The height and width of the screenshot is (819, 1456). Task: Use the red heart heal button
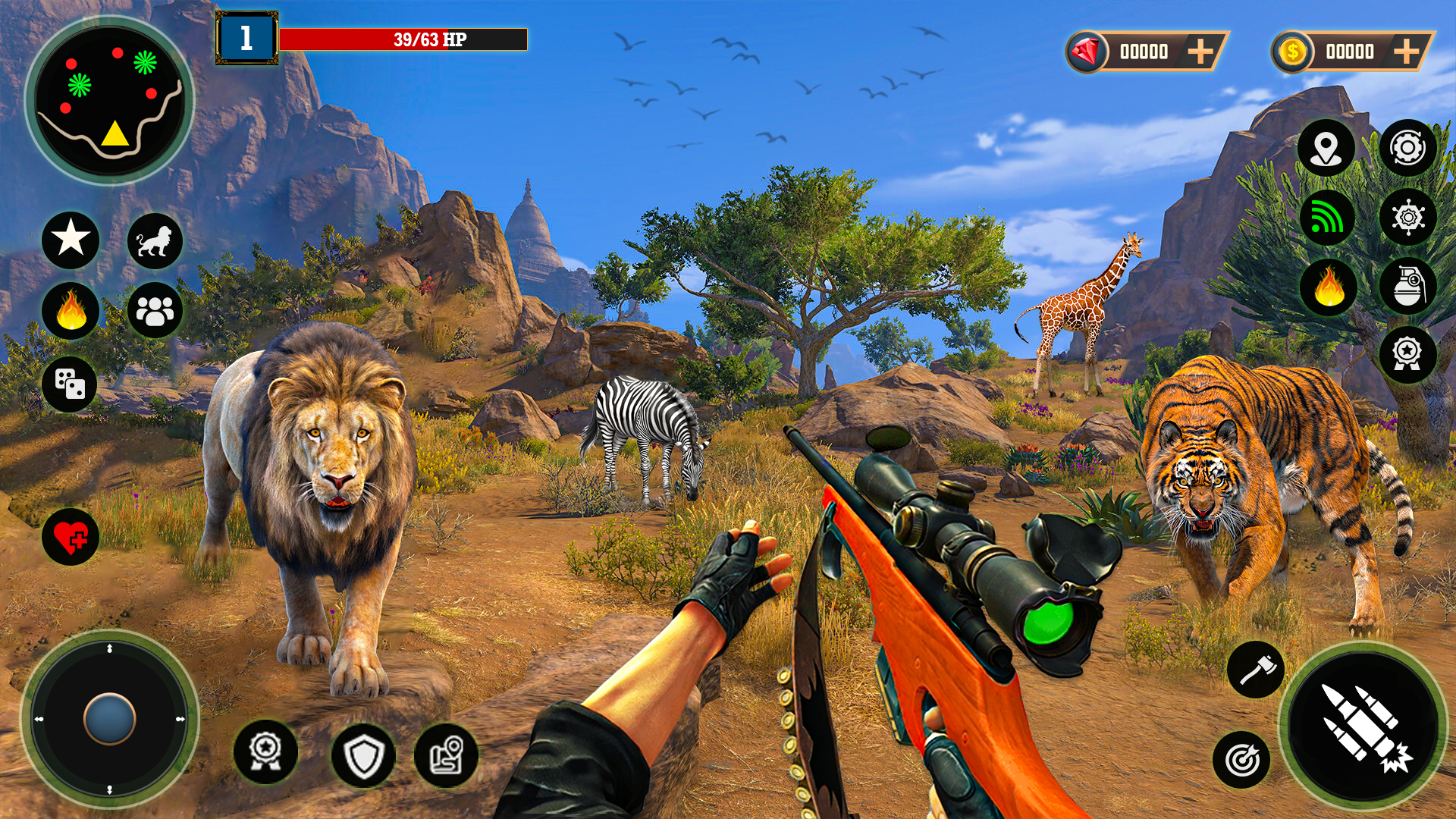click(71, 537)
